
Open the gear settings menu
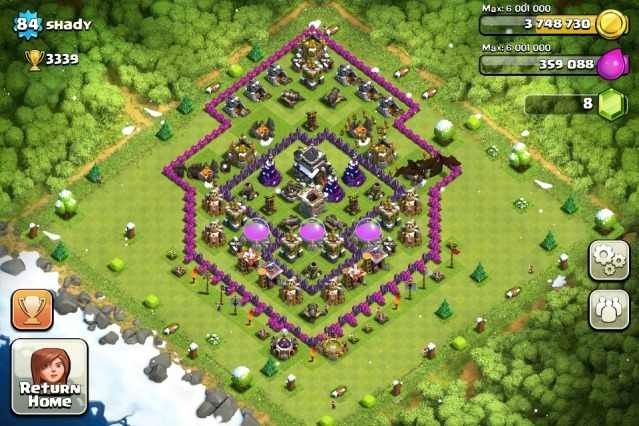(x=607, y=259)
